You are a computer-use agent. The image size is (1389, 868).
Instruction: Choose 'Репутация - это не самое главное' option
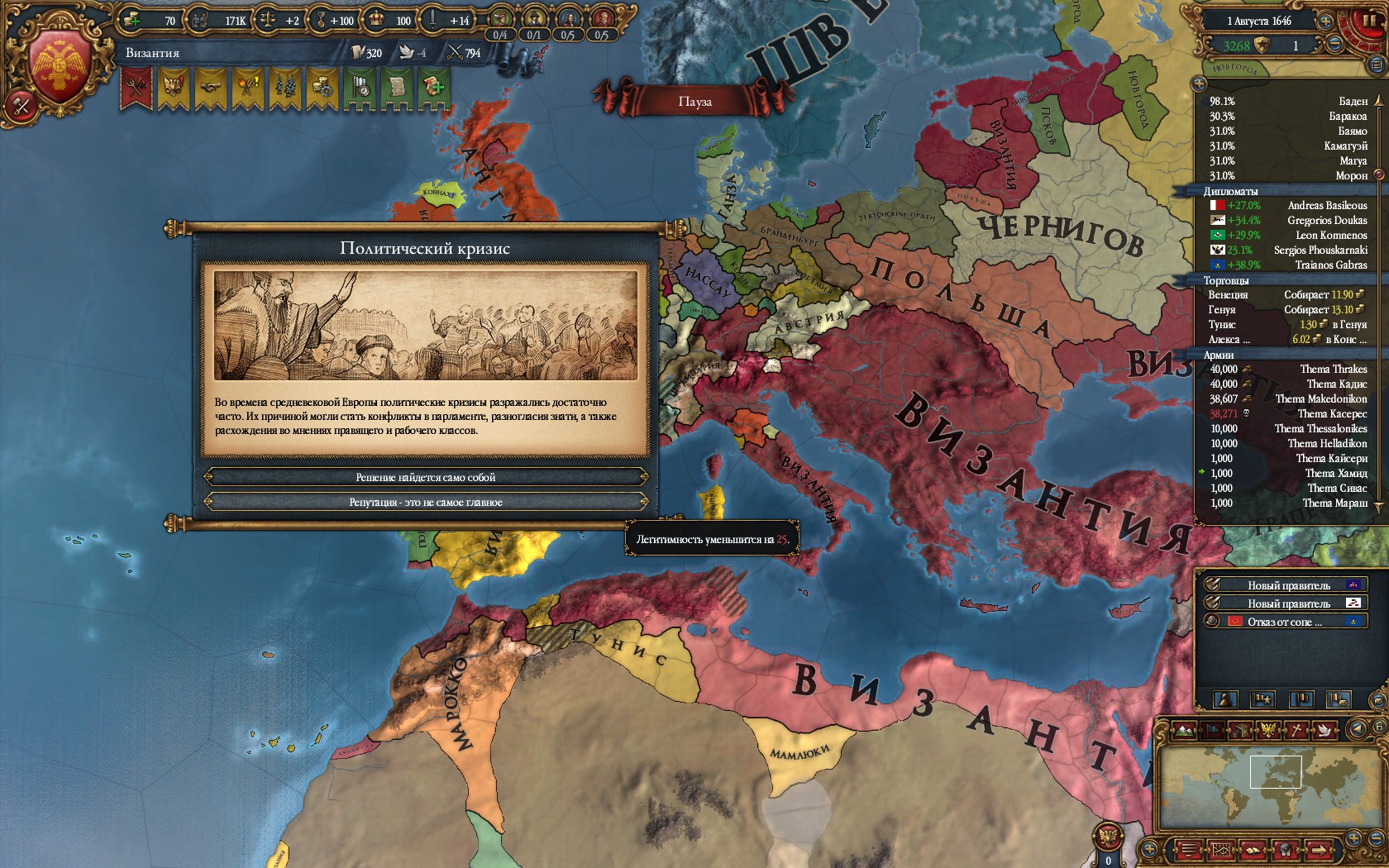click(x=426, y=502)
